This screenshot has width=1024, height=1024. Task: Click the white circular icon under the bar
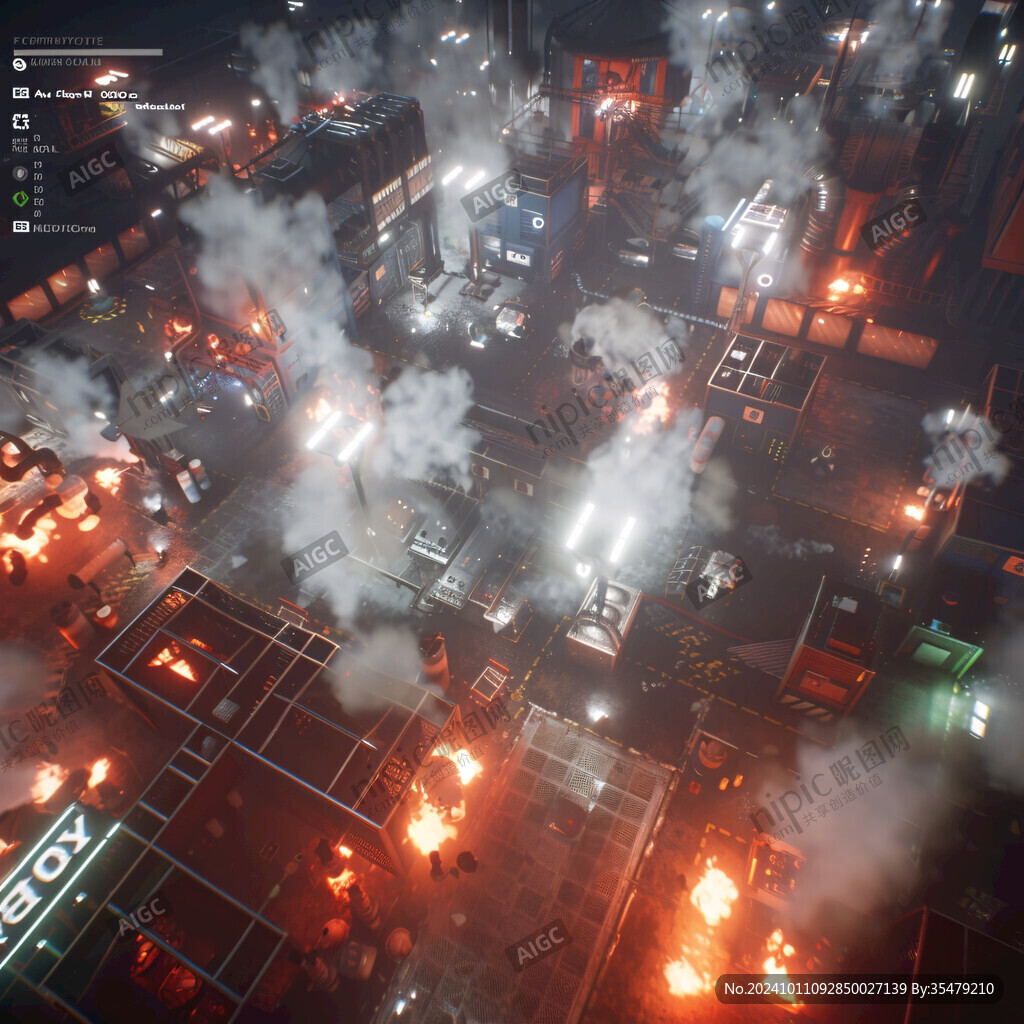click(19, 63)
